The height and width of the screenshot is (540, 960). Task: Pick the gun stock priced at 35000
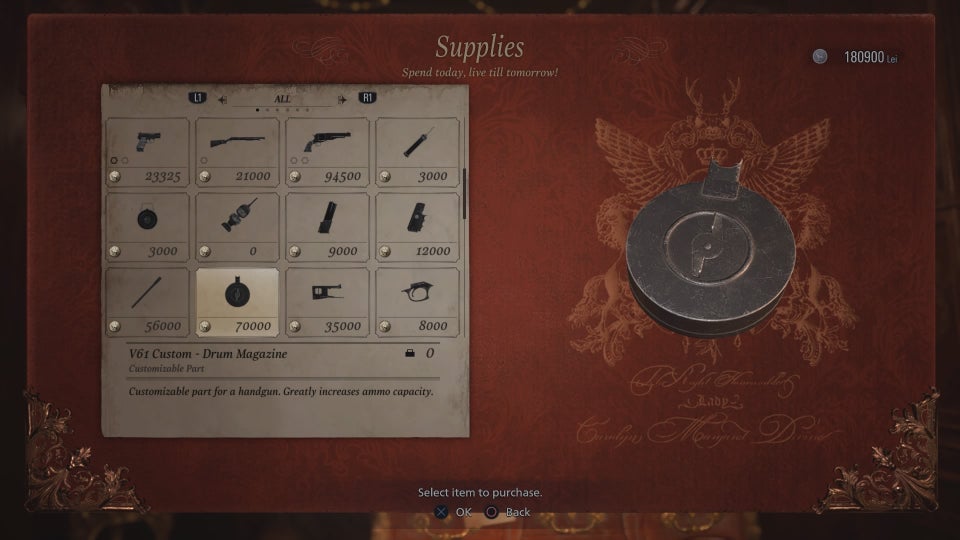click(x=327, y=301)
